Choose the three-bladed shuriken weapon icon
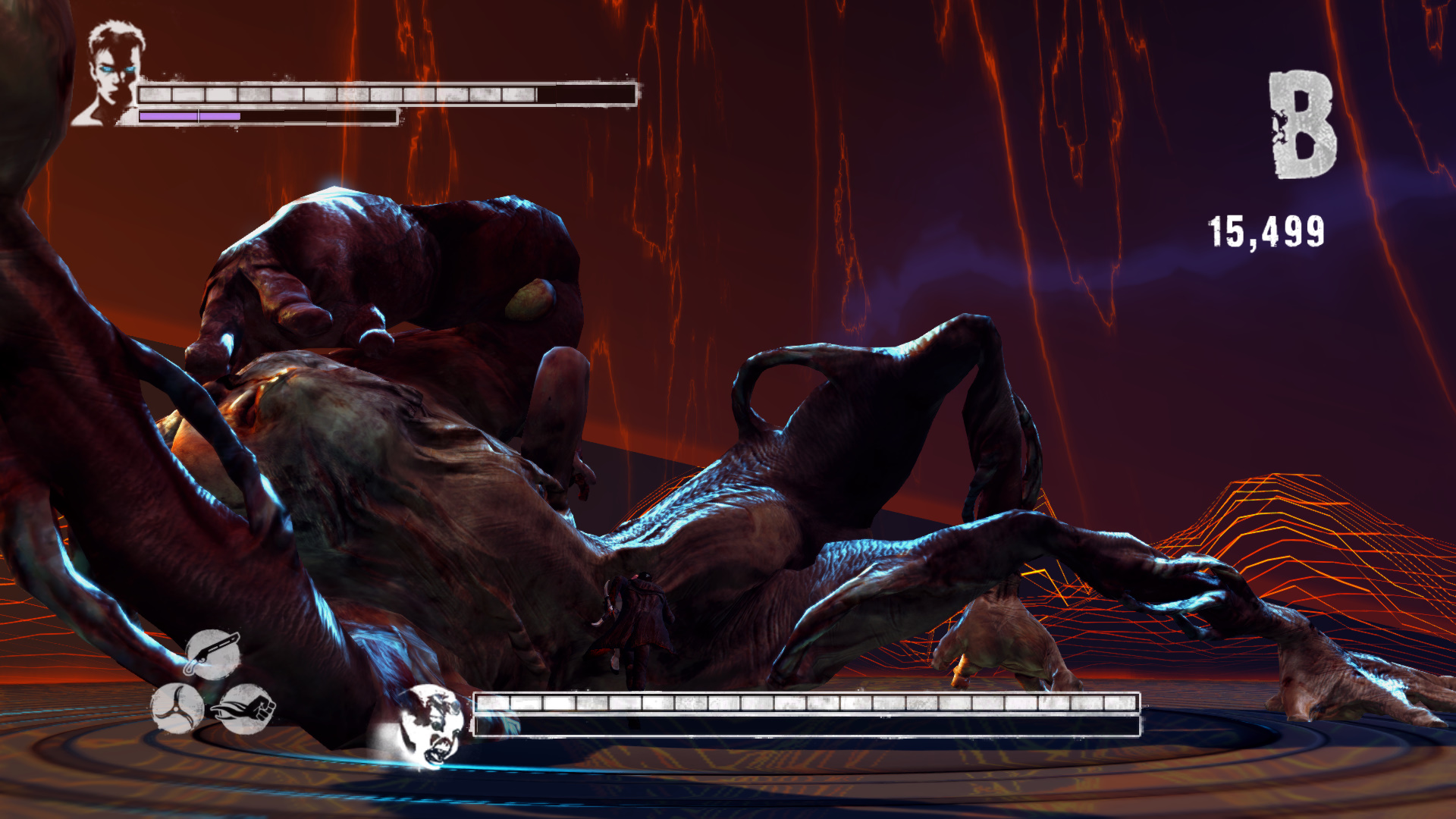Image resolution: width=1456 pixels, height=819 pixels. (177, 708)
